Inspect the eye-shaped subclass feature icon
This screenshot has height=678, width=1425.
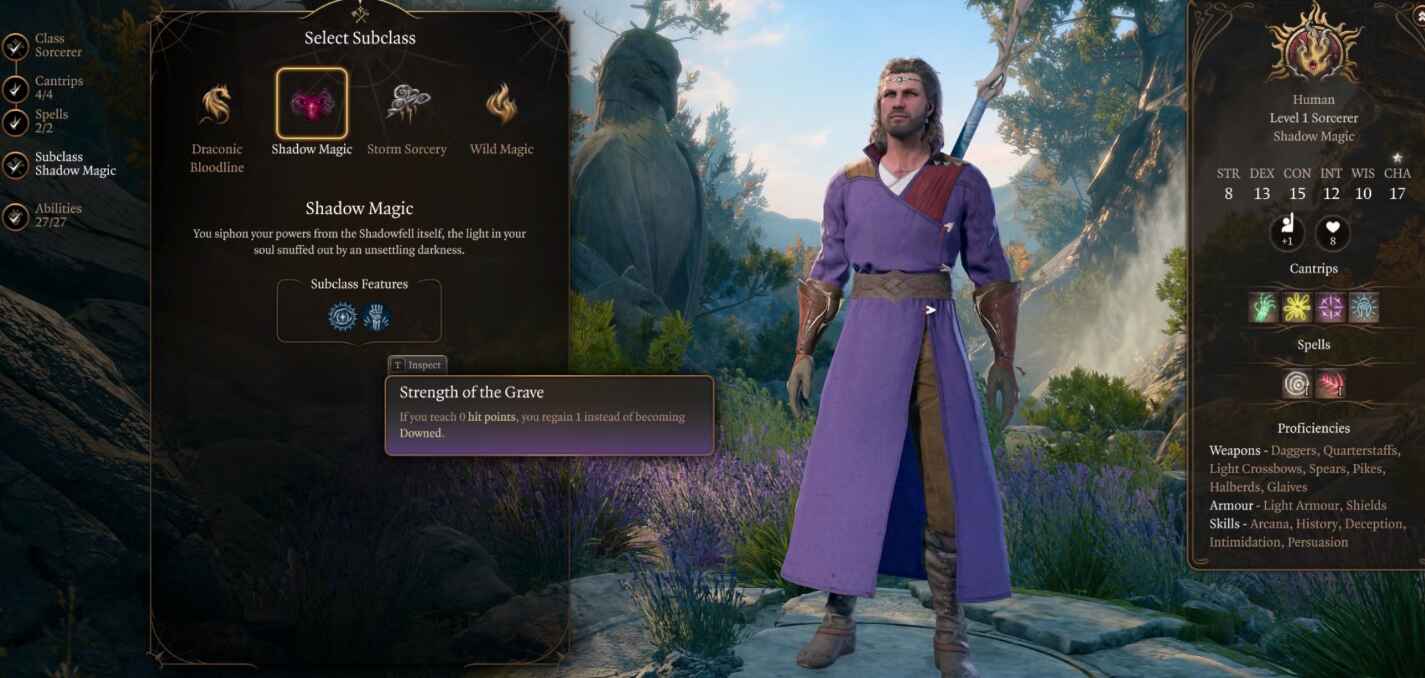(x=342, y=317)
